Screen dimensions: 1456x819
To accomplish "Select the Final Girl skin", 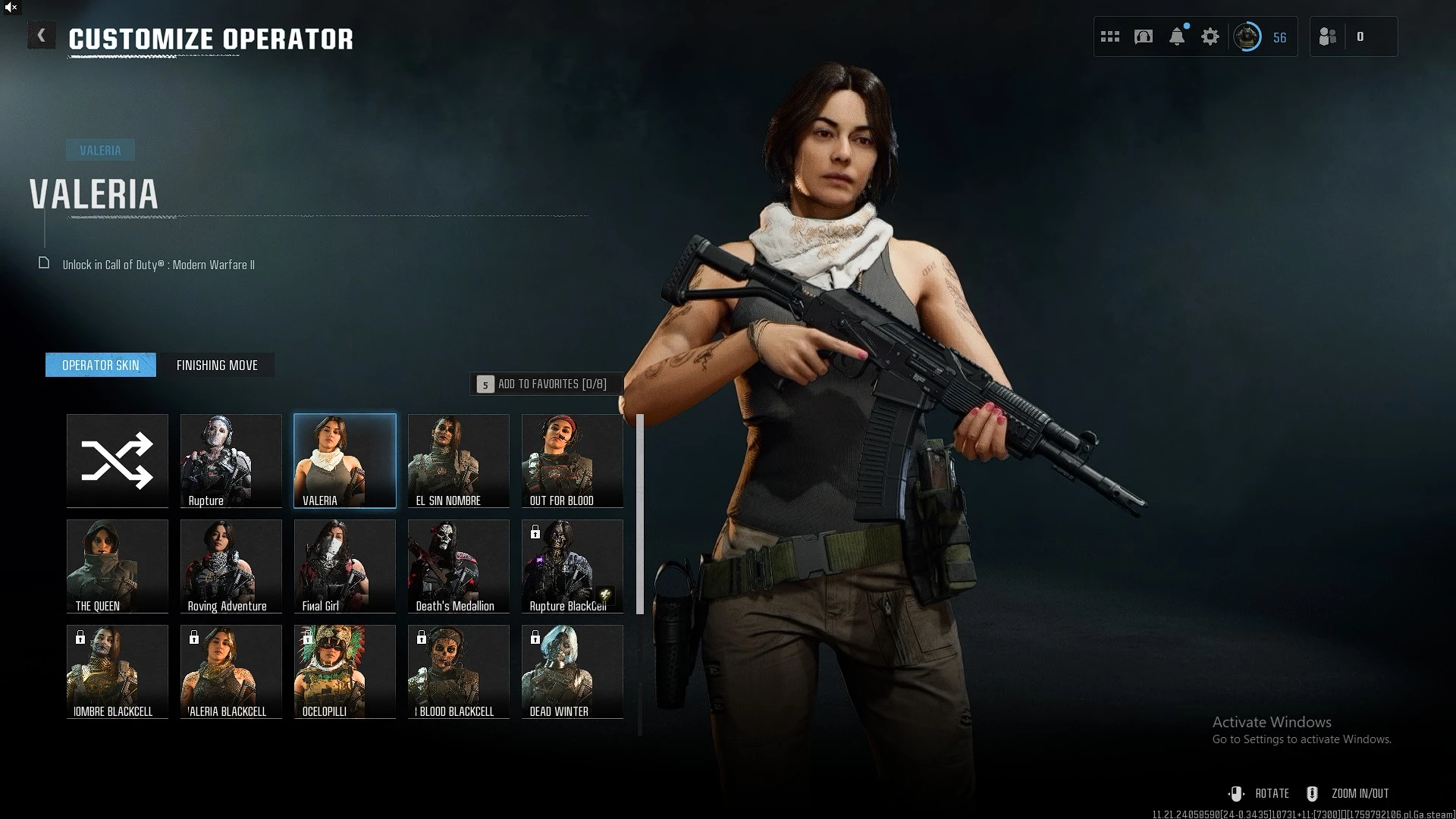I will pyautogui.click(x=345, y=566).
